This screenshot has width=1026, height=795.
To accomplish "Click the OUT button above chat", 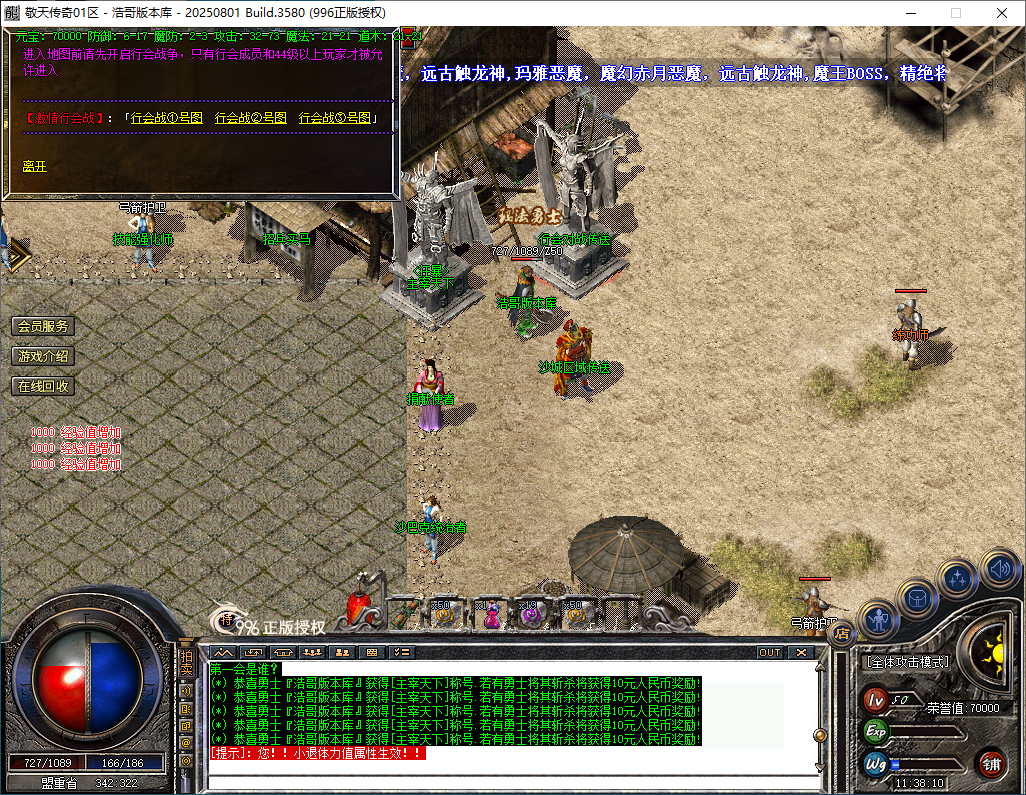I will pos(769,652).
